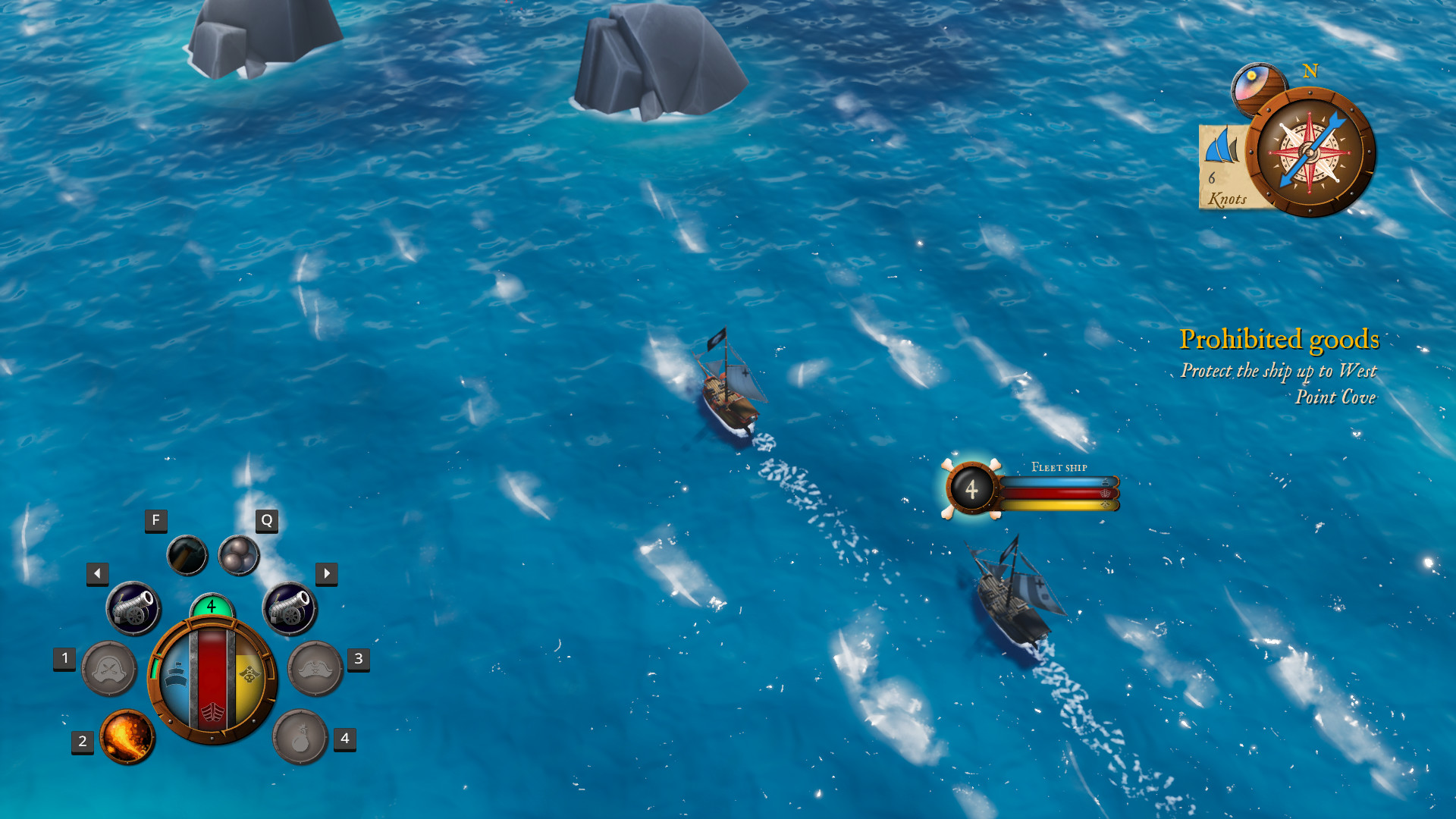
Task: Click the left arrow to cycle ammo types
Action: pos(96,574)
